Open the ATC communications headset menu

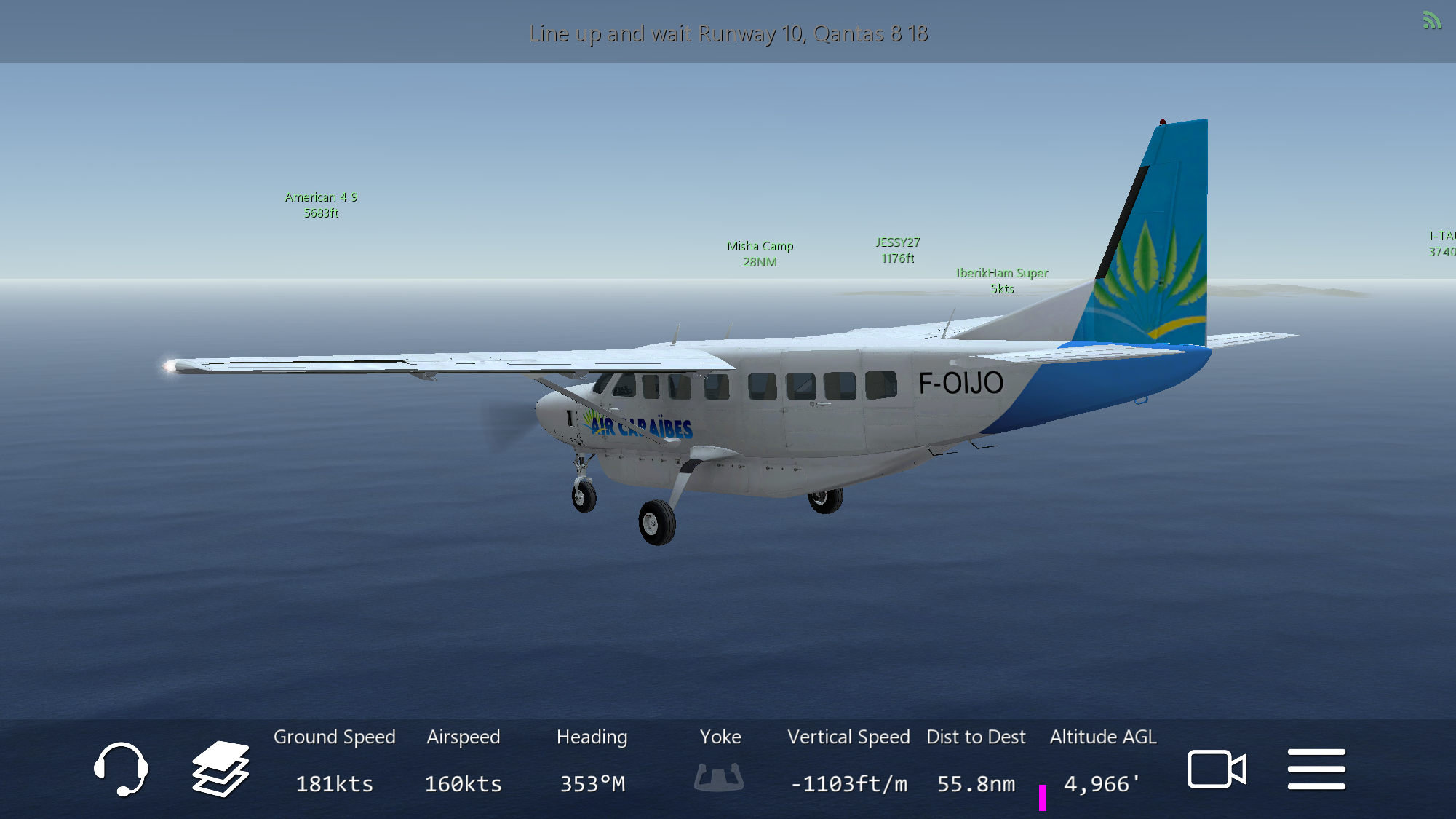click(x=121, y=769)
